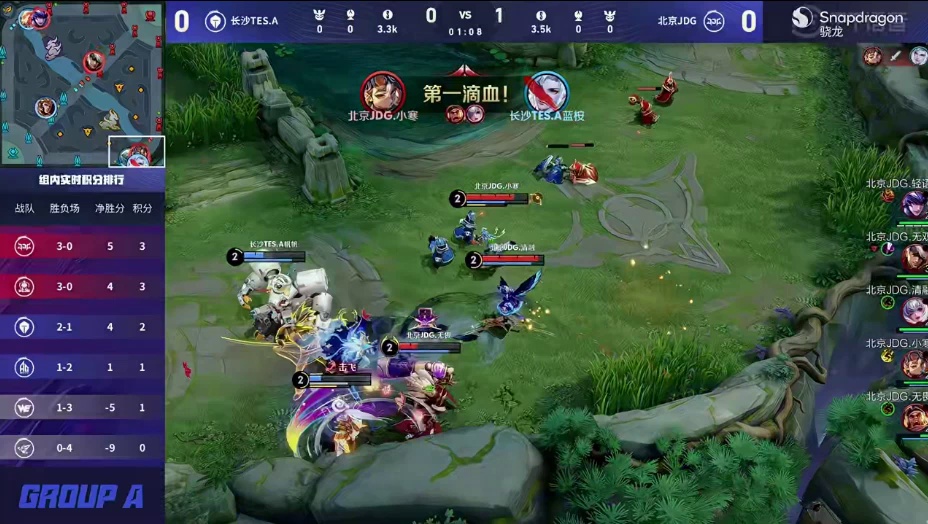Click the battlefield minimap

tap(82, 83)
